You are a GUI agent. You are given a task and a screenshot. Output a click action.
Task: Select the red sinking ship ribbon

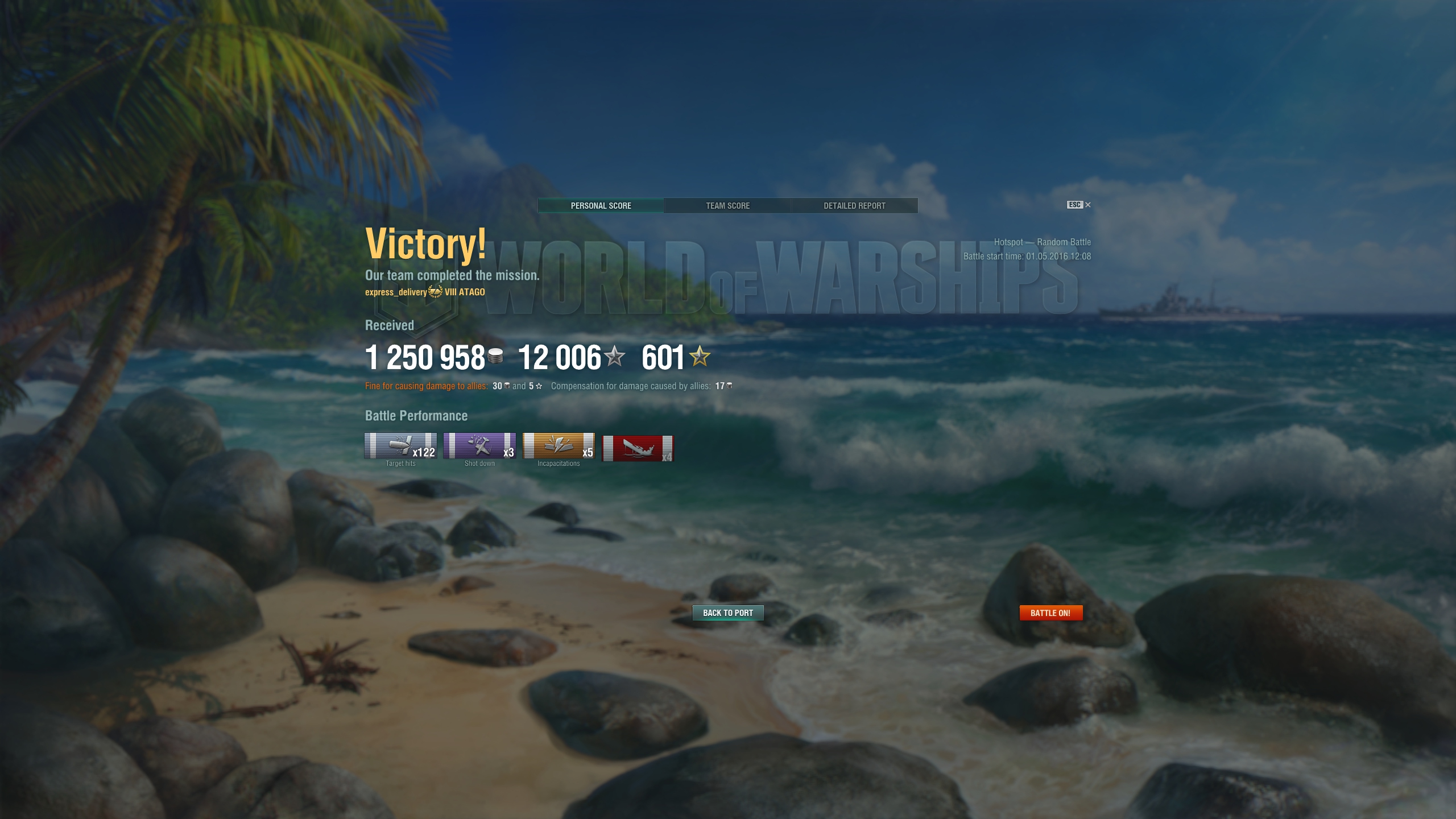coord(638,448)
